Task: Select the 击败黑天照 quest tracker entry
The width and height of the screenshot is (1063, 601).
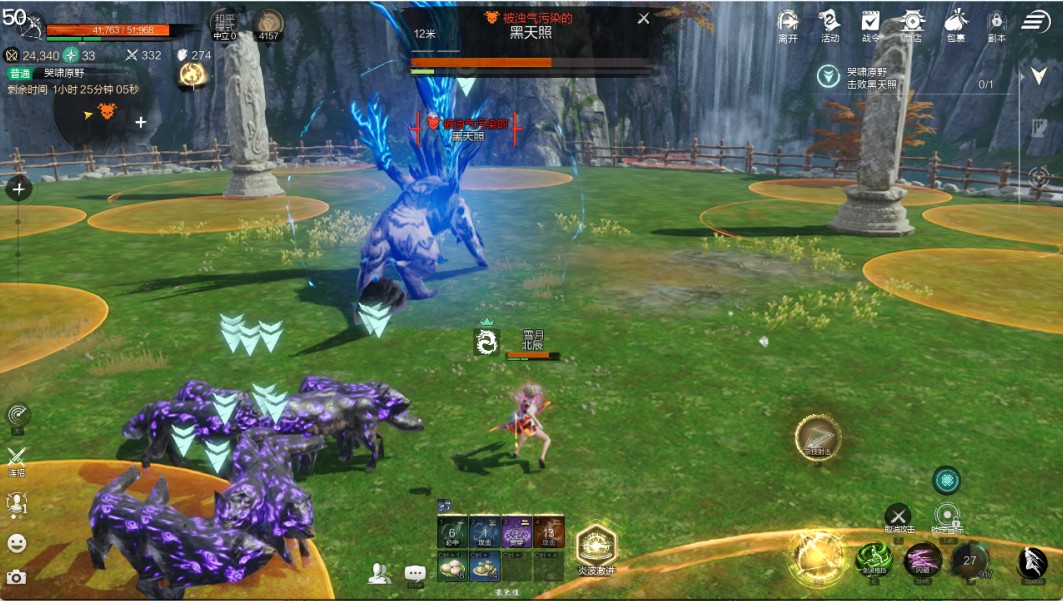Action: tap(870, 78)
